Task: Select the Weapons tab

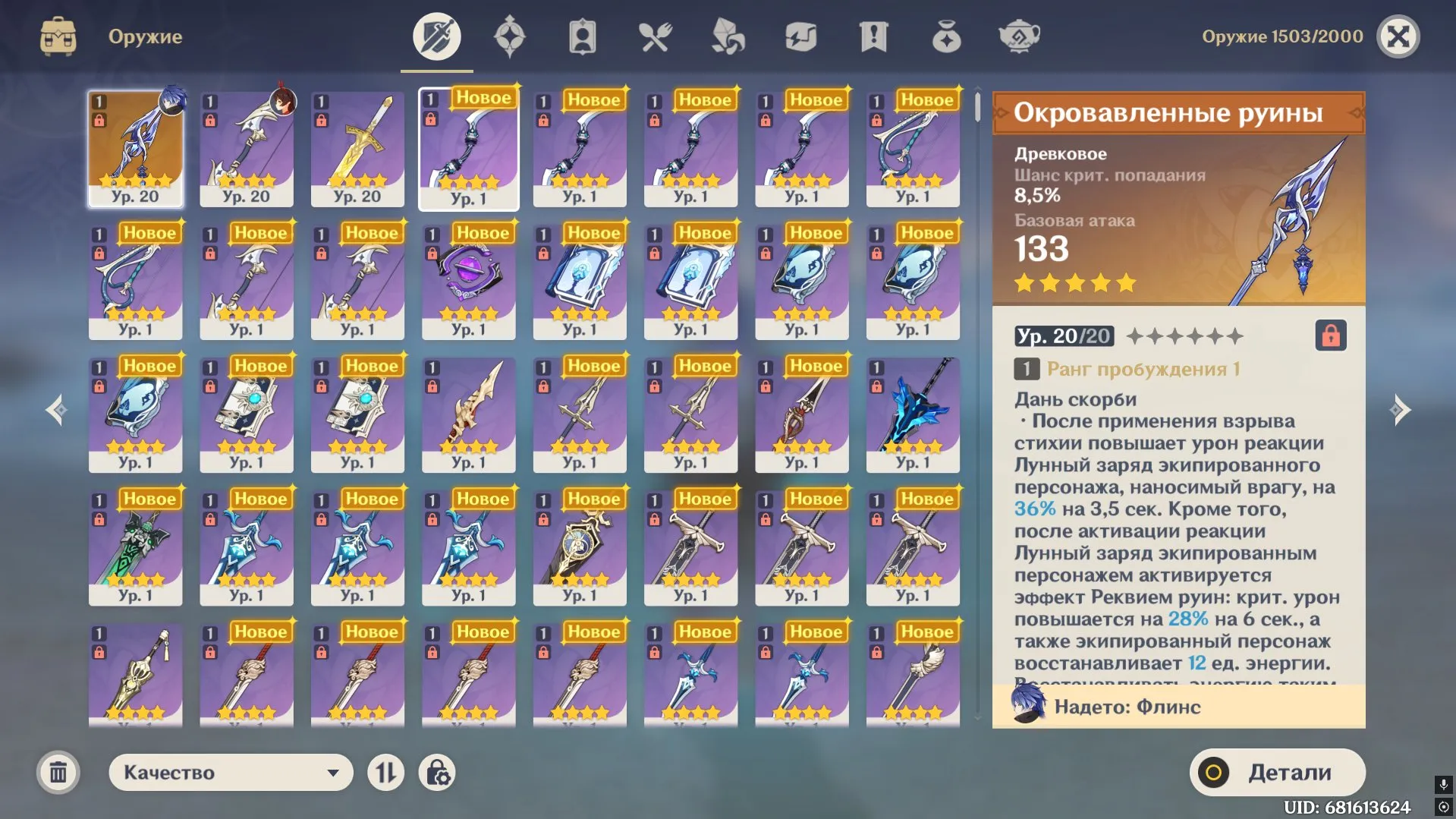Action: tap(436, 36)
